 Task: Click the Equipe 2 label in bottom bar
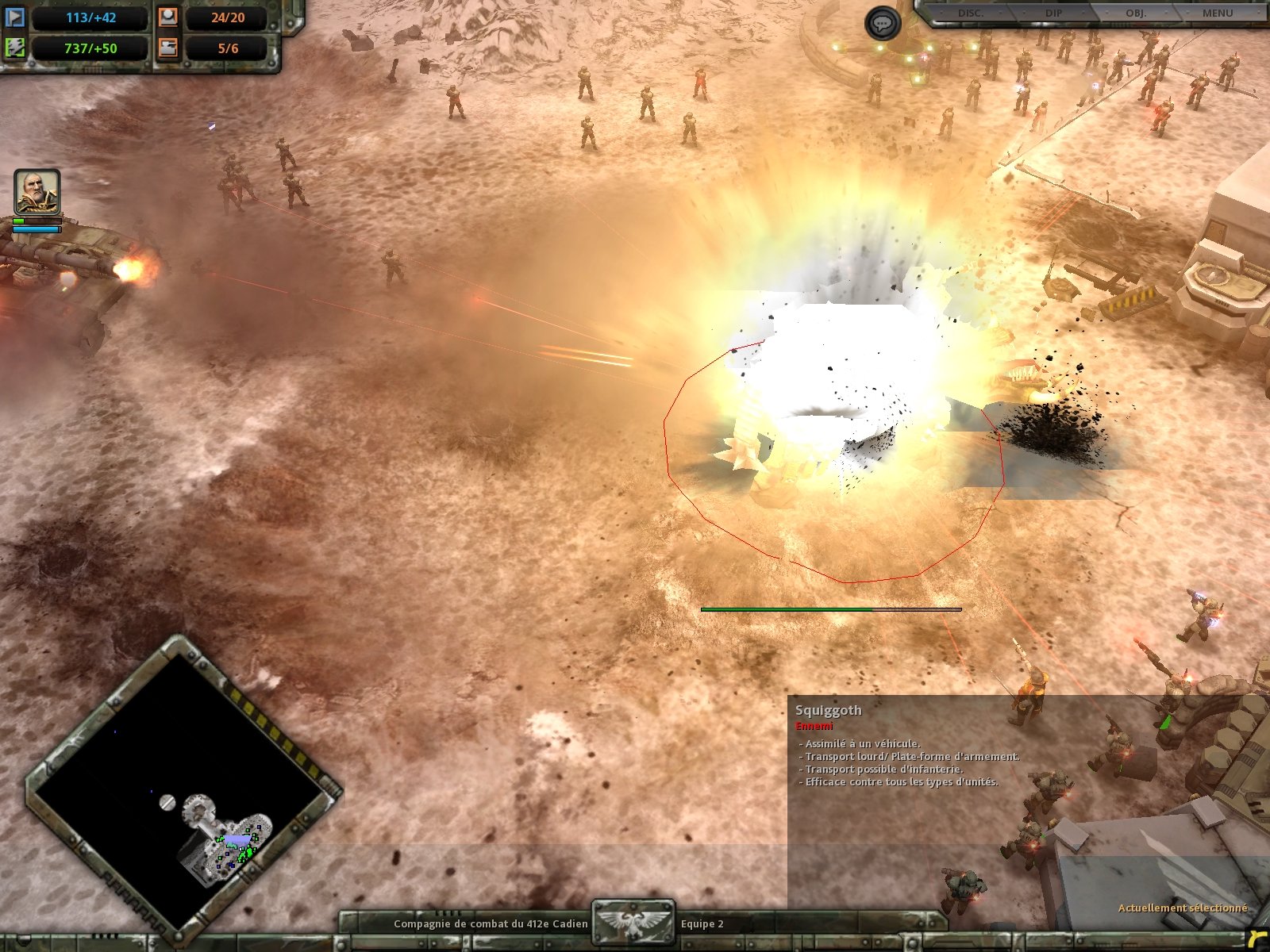click(702, 923)
